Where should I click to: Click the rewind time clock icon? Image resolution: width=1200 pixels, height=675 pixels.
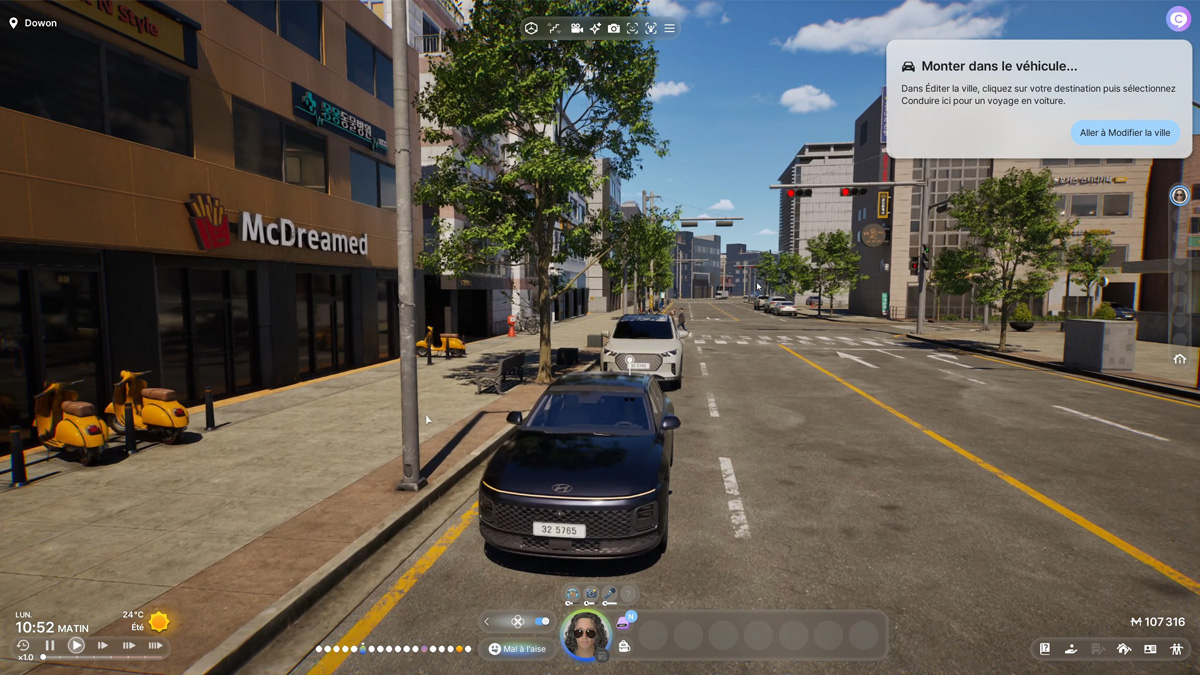23,646
